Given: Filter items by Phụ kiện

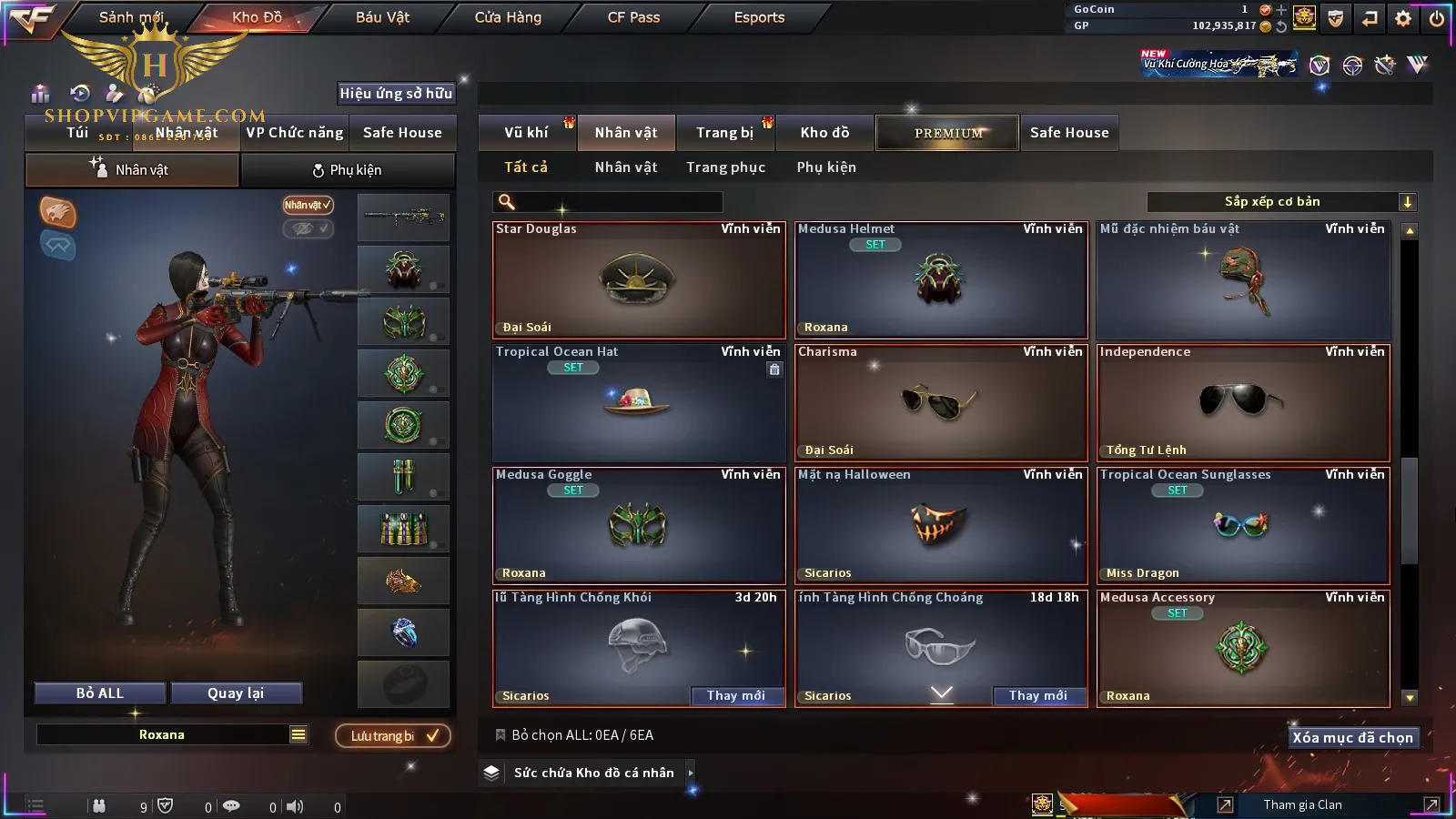Looking at the screenshot, I should (826, 167).
